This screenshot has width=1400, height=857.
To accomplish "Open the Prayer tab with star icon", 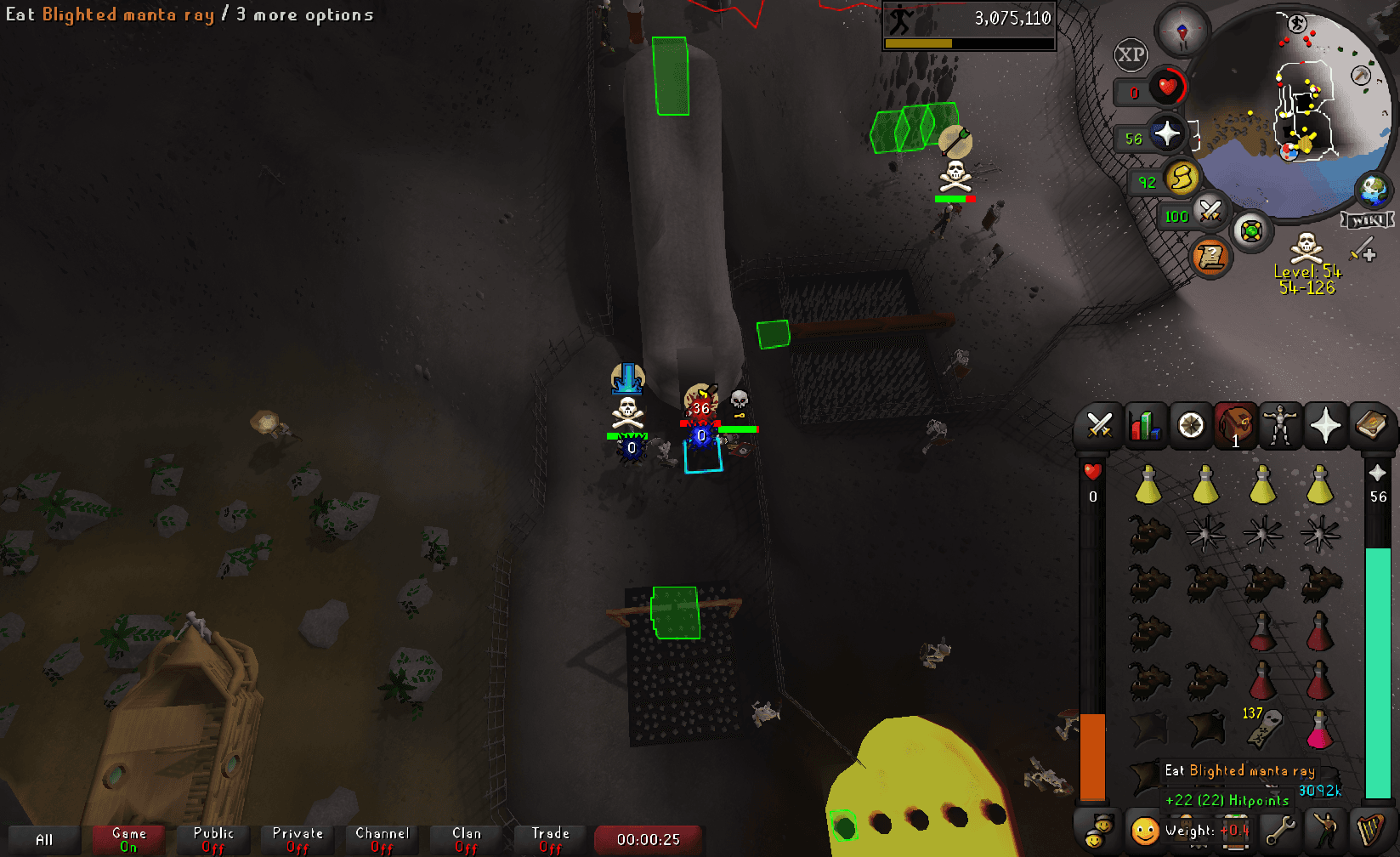I will coord(1324,425).
